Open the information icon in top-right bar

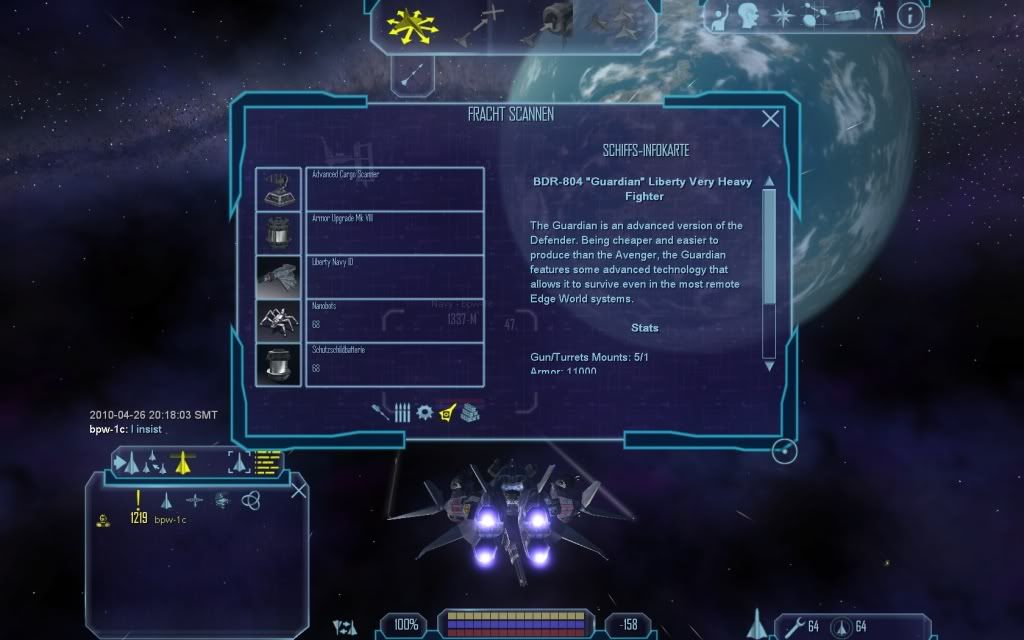coord(909,15)
